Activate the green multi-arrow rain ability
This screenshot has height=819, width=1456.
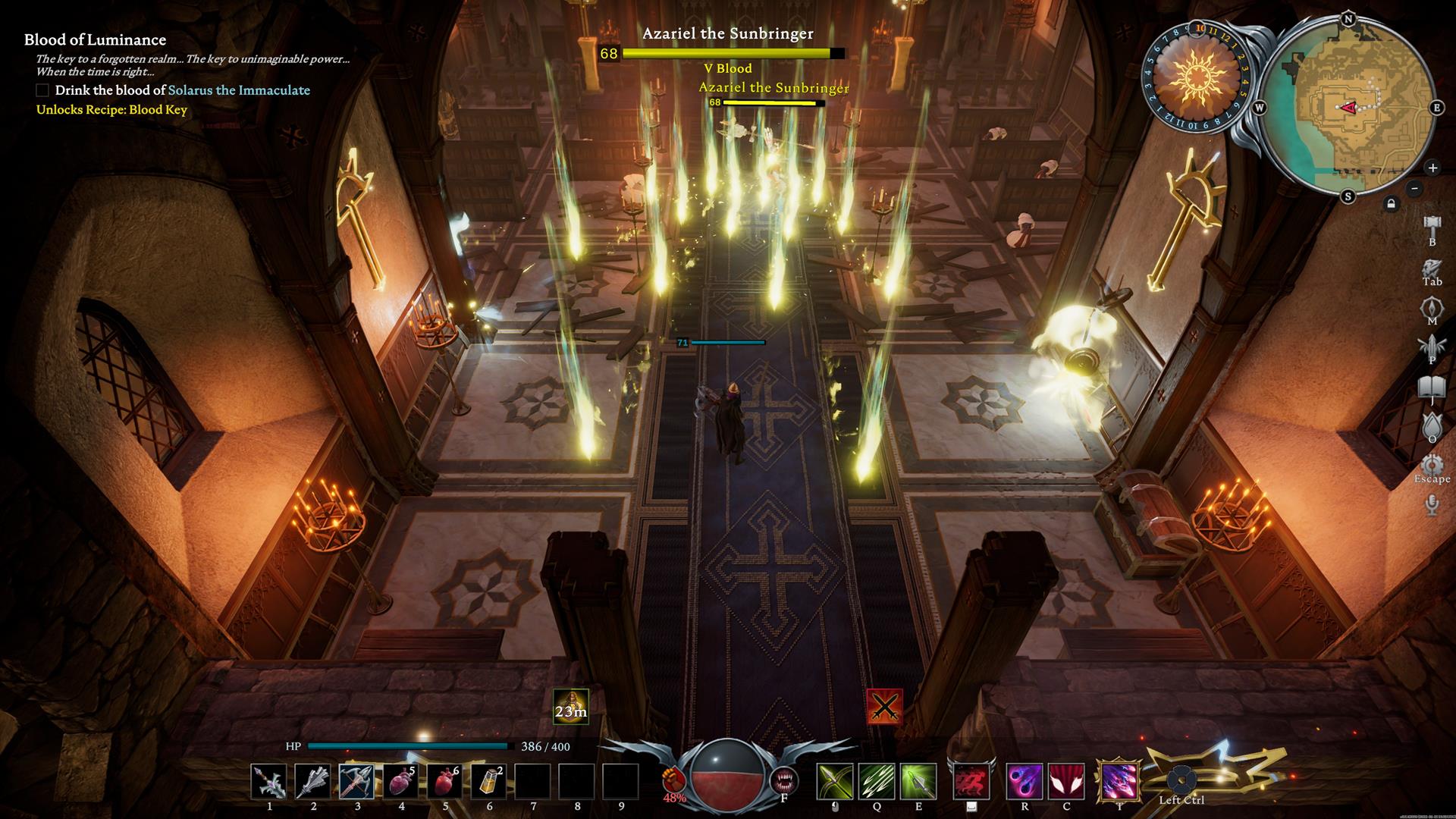pos(877,782)
